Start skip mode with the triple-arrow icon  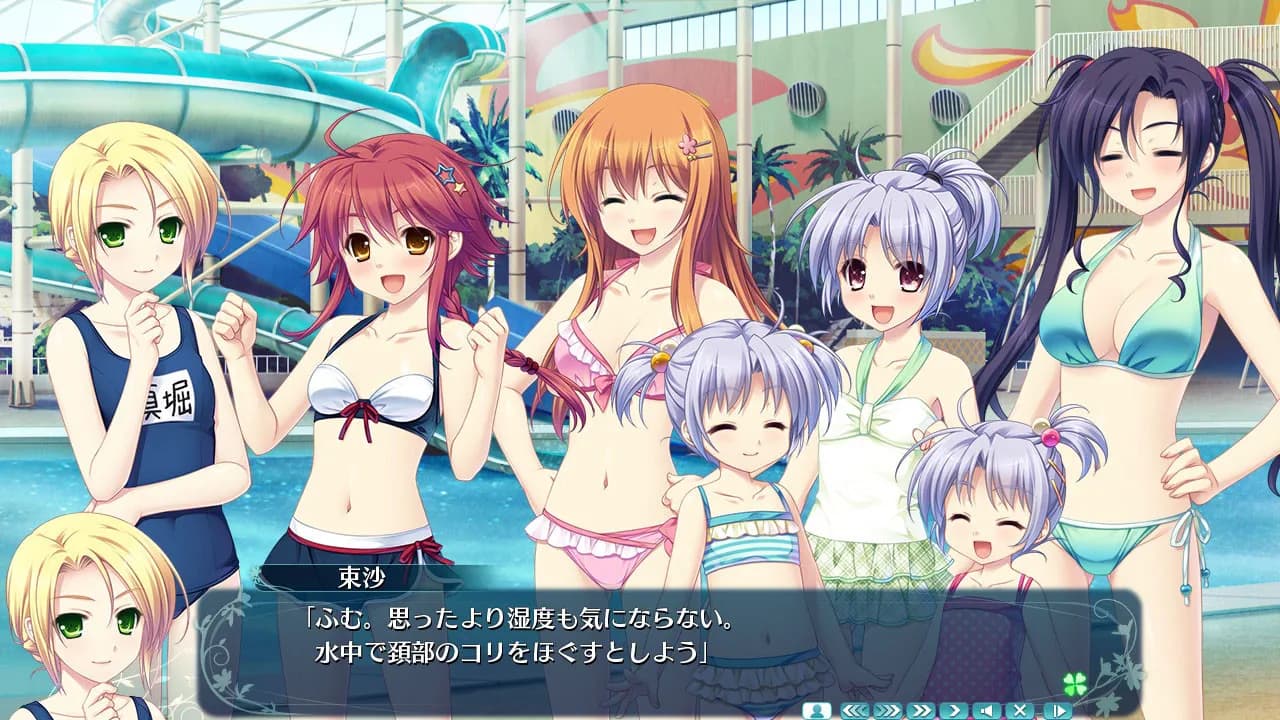tap(888, 710)
